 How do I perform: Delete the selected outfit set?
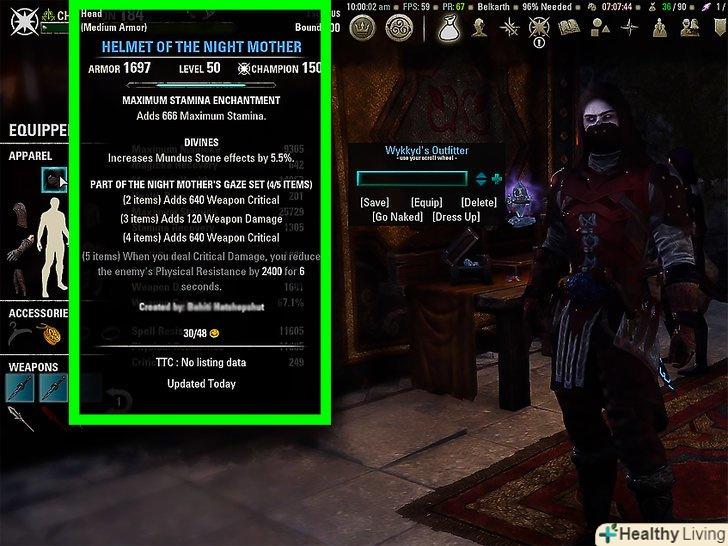[480, 203]
